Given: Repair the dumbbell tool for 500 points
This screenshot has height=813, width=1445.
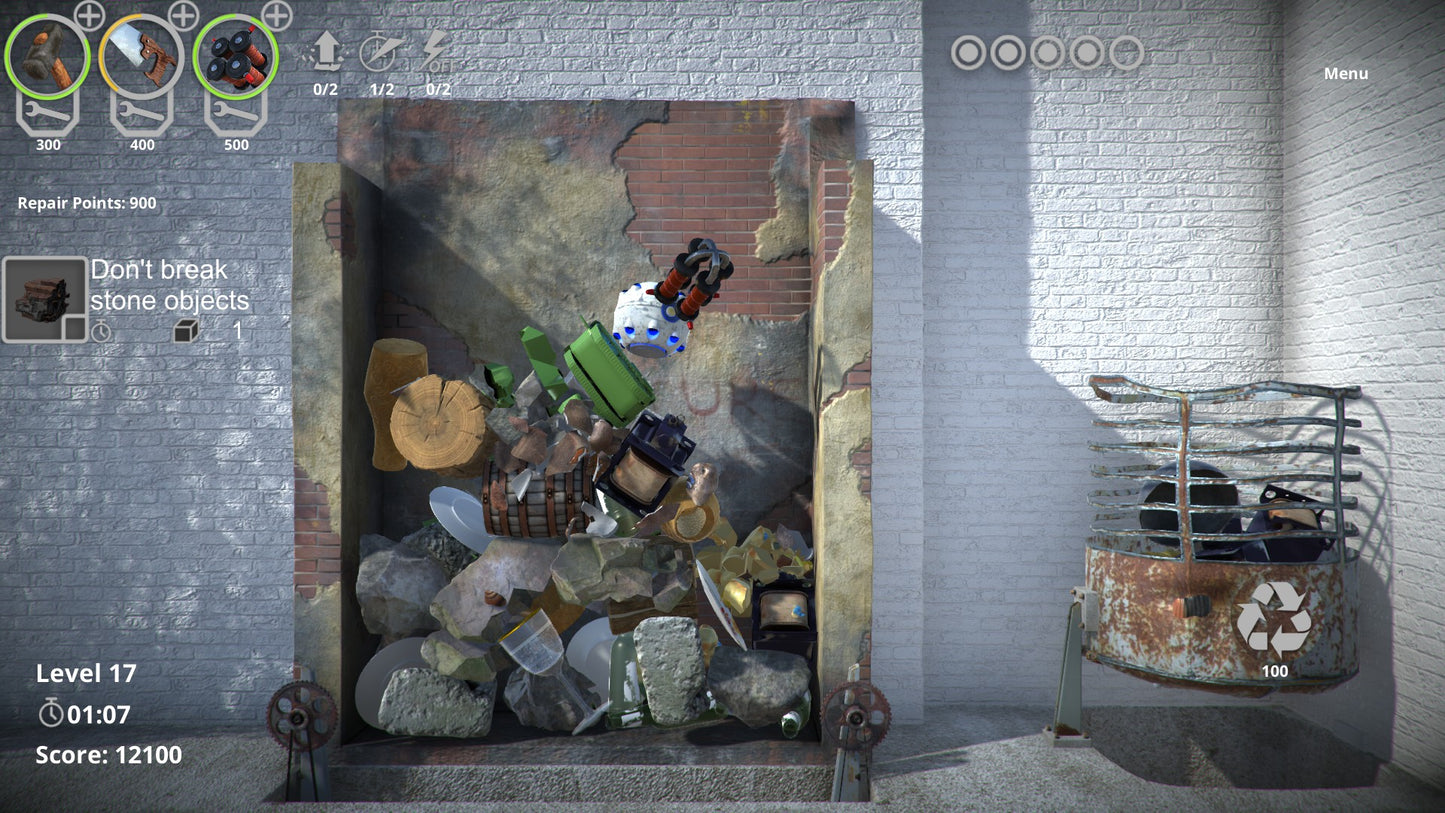Looking at the screenshot, I should [x=235, y=115].
